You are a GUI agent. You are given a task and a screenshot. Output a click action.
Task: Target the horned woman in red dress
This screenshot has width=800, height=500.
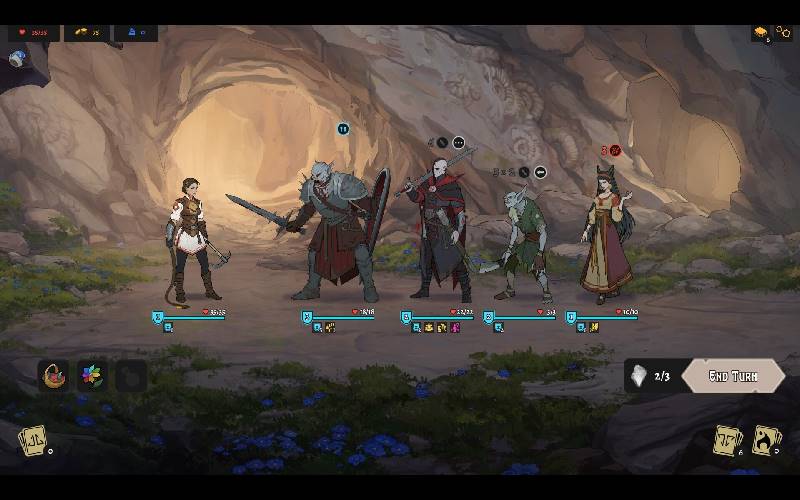click(607, 235)
